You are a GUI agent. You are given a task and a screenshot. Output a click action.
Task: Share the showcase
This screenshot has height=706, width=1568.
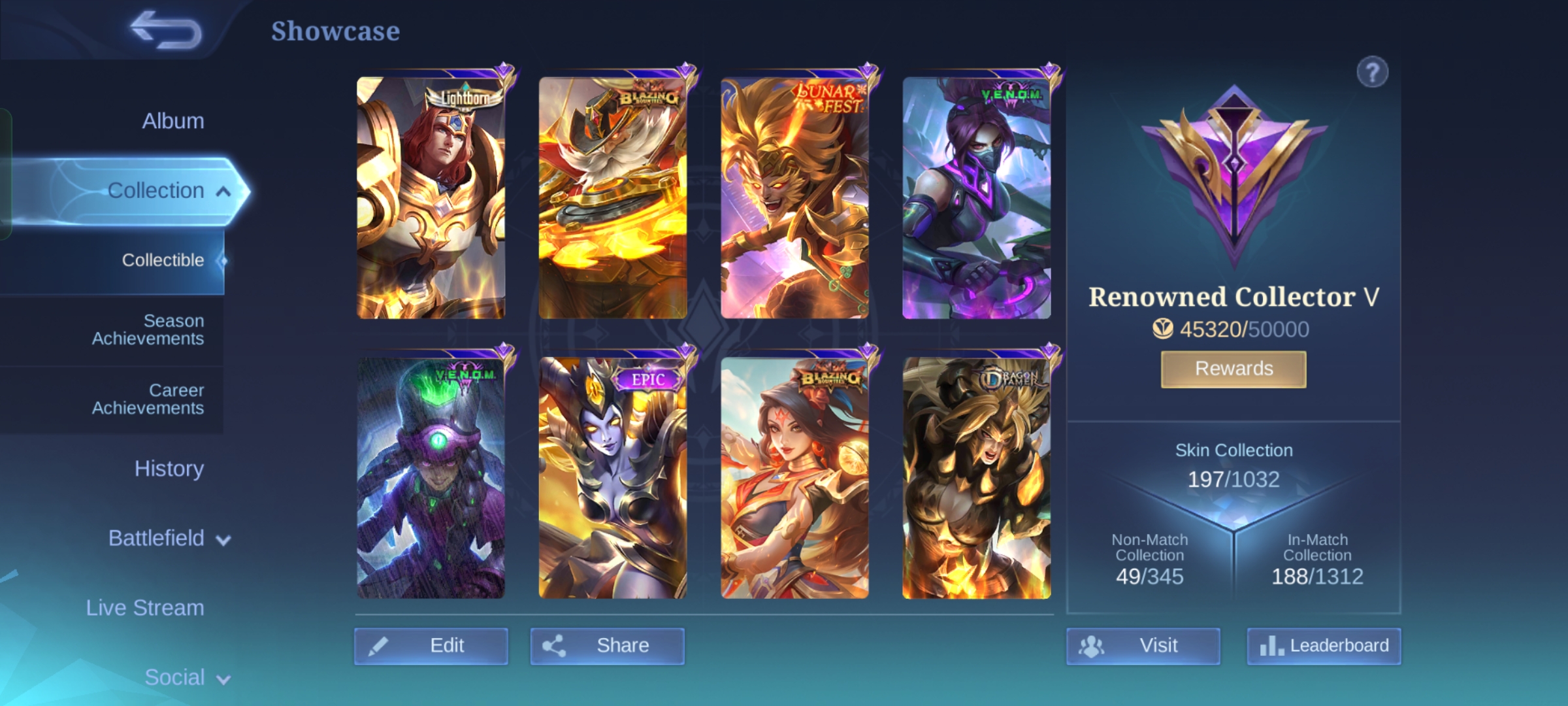[607, 646]
